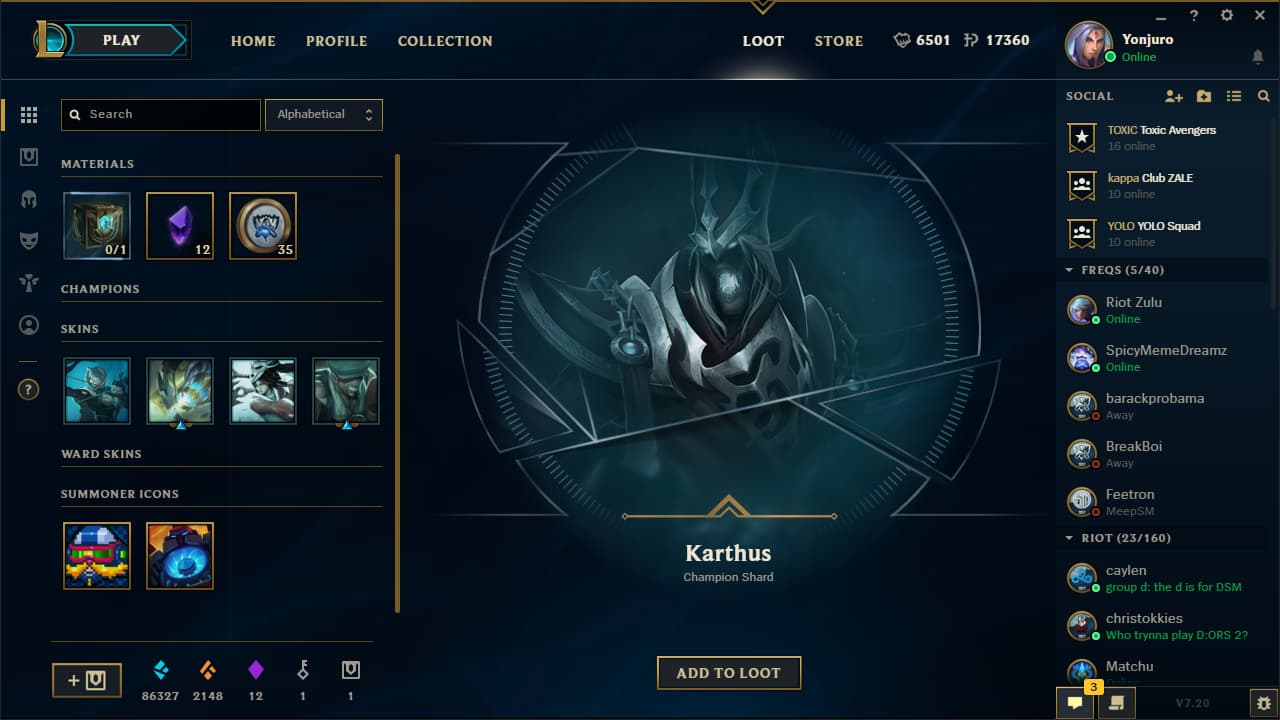Screen dimensions: 1280x720
Task: Switch to the STORE tab
Action: [838, 41]
